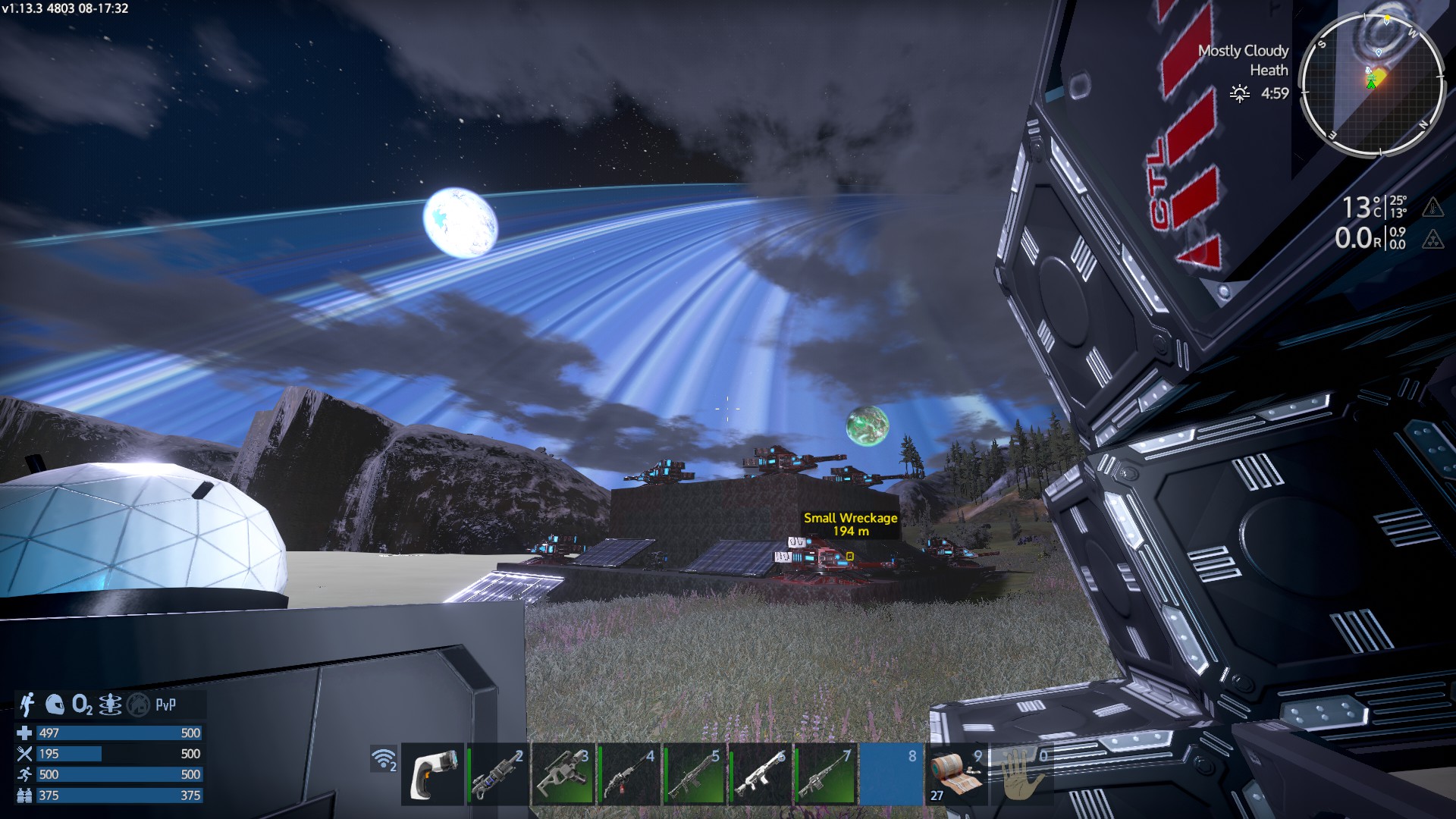Use the bandage roll in slot 9
Viewport: 1456px width, 819px height.
click(x=956, y=773)
